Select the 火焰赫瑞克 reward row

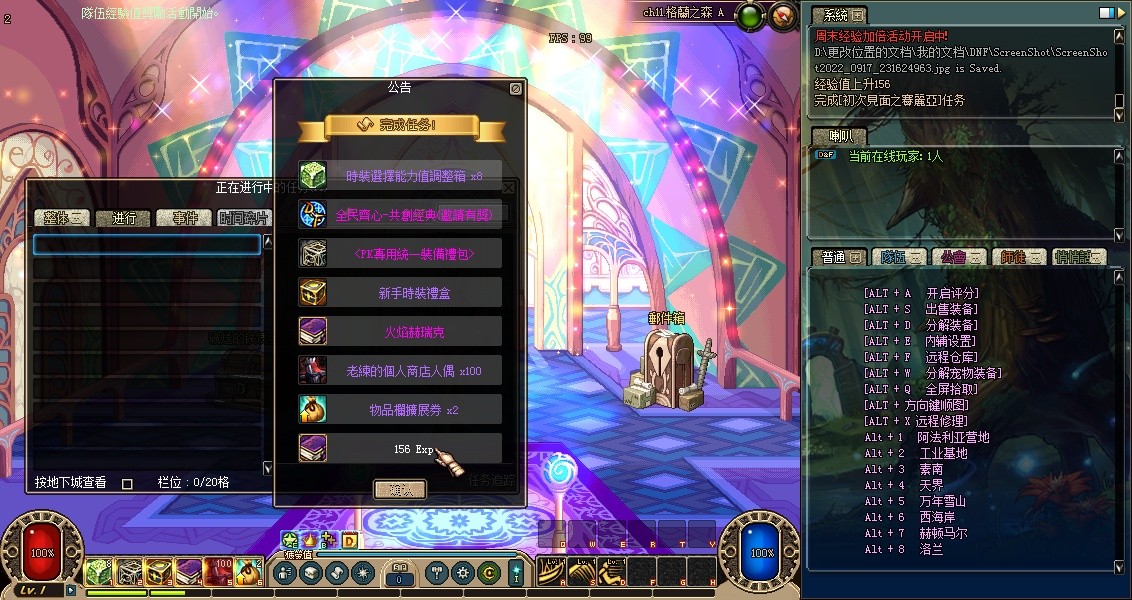[x=400, y=331]
